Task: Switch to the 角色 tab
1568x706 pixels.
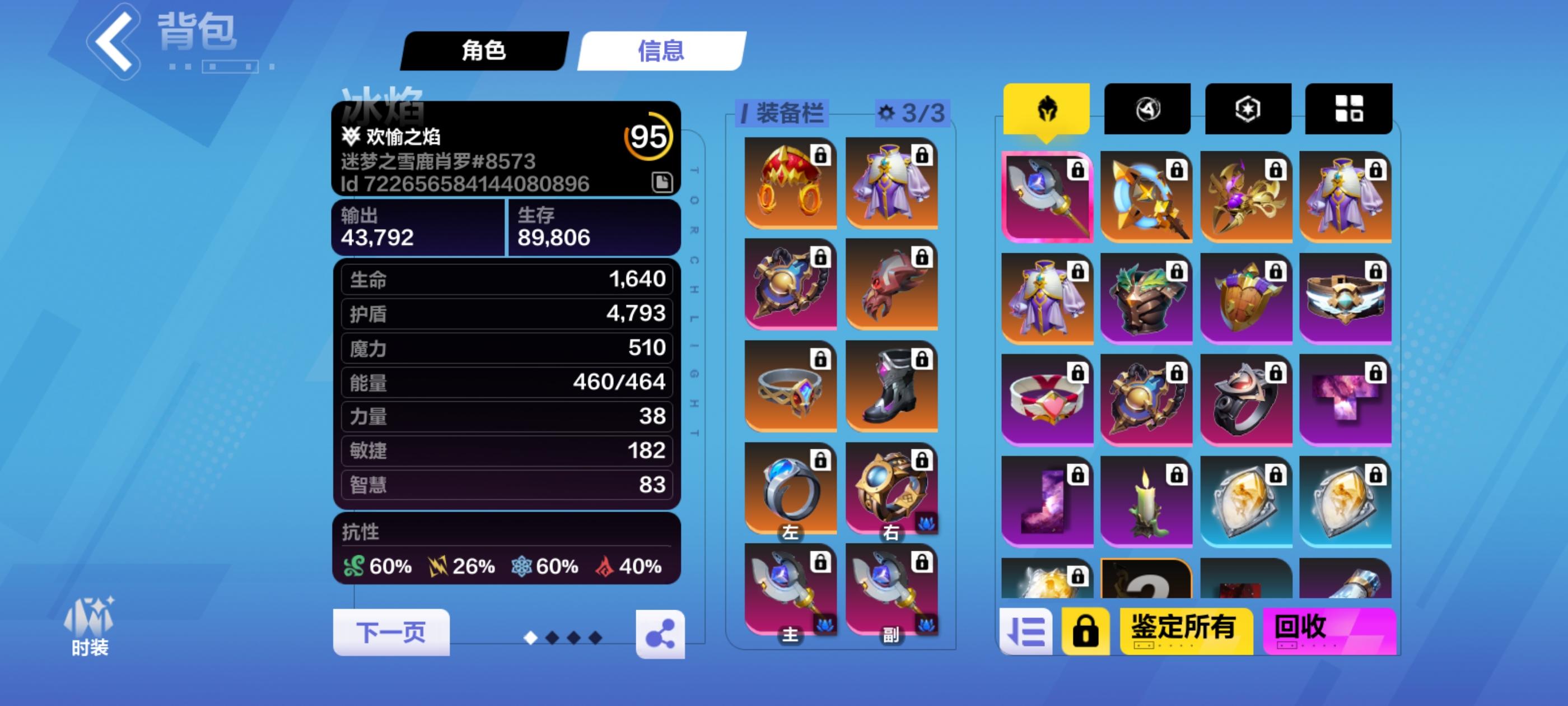Action: [484, 52]
